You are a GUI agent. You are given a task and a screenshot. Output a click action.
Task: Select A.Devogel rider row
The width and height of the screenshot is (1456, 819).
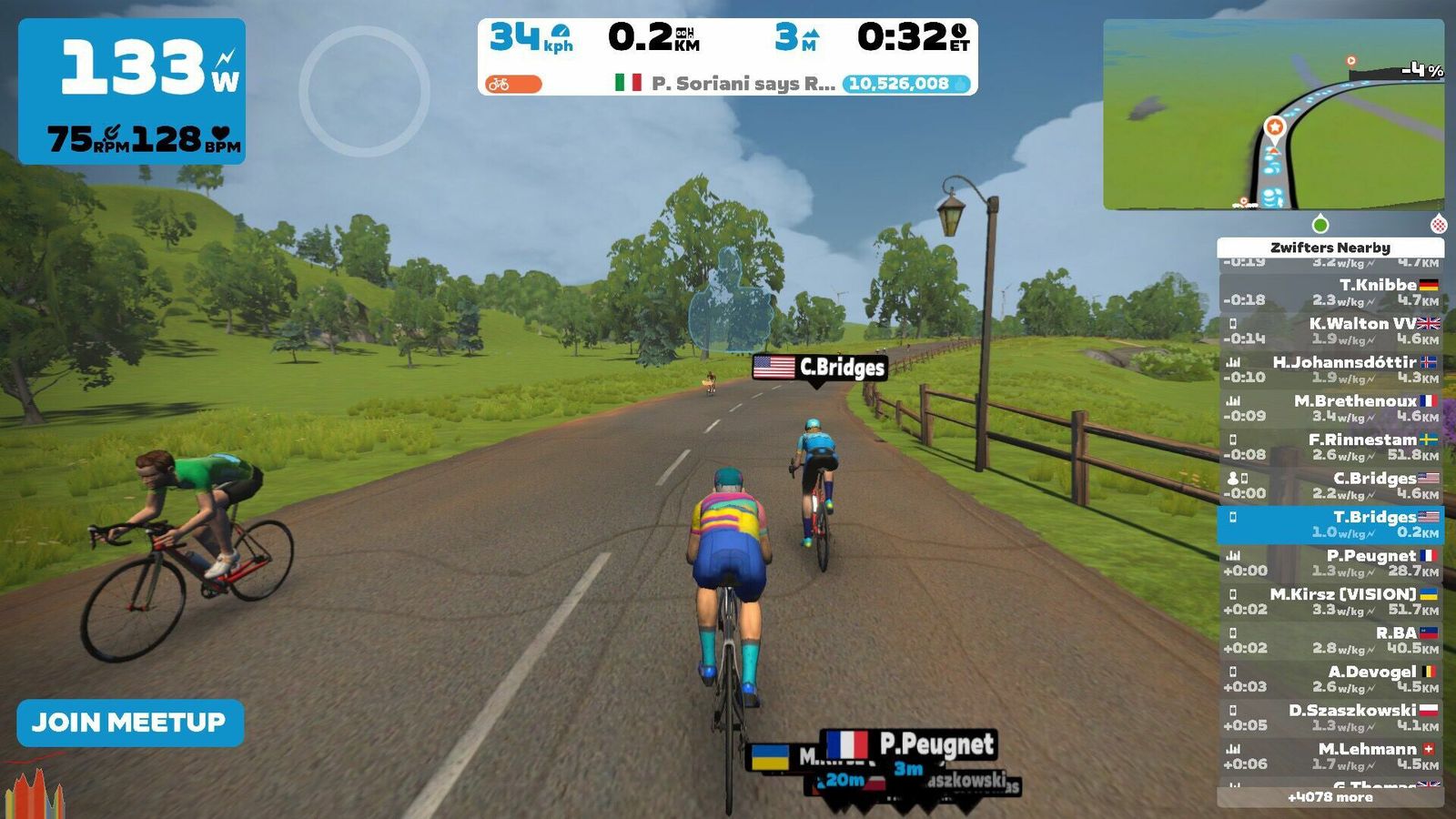(1330, 679)
